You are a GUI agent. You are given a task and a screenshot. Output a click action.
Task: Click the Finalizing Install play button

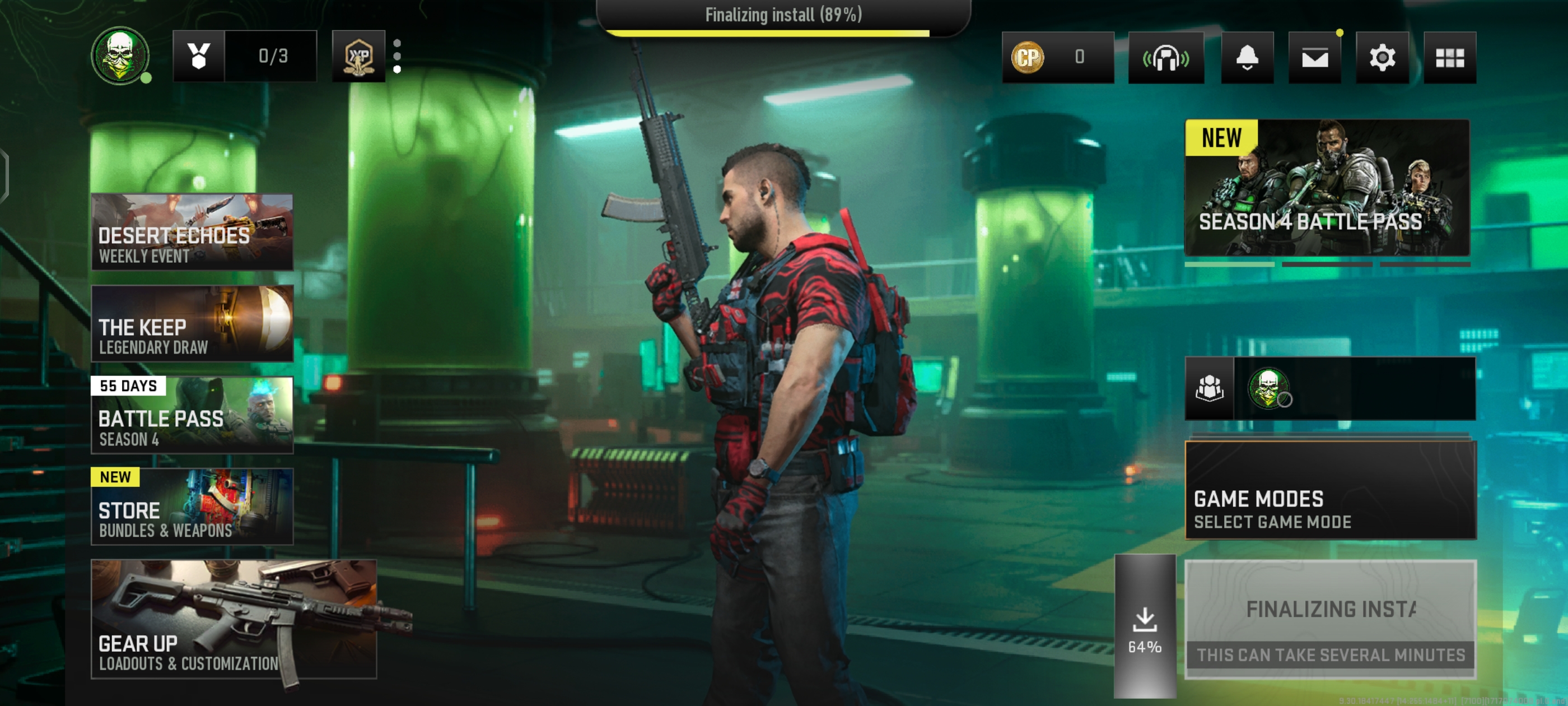pos(1331,619)
